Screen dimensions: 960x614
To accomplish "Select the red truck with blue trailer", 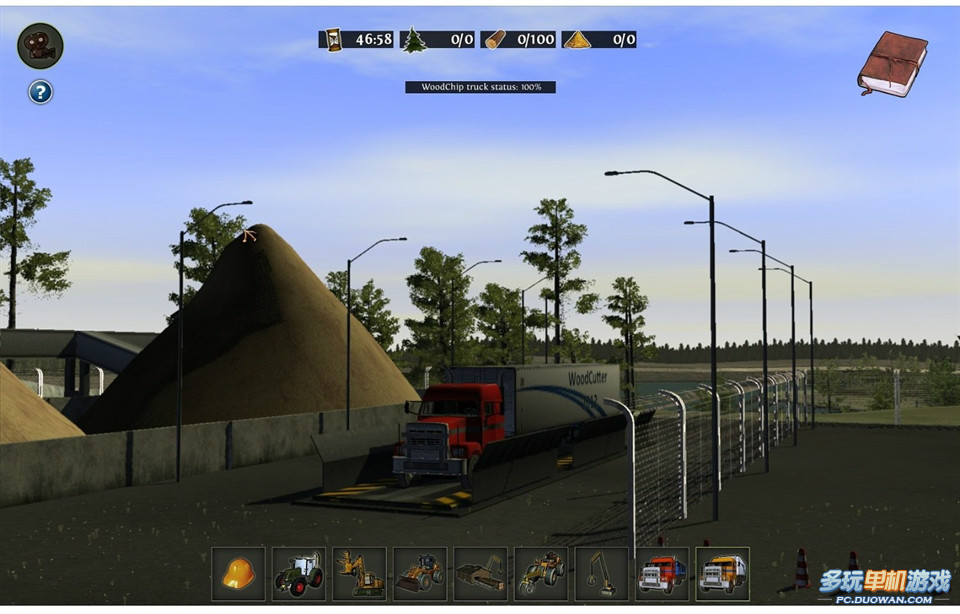I will tap(662, 573).
